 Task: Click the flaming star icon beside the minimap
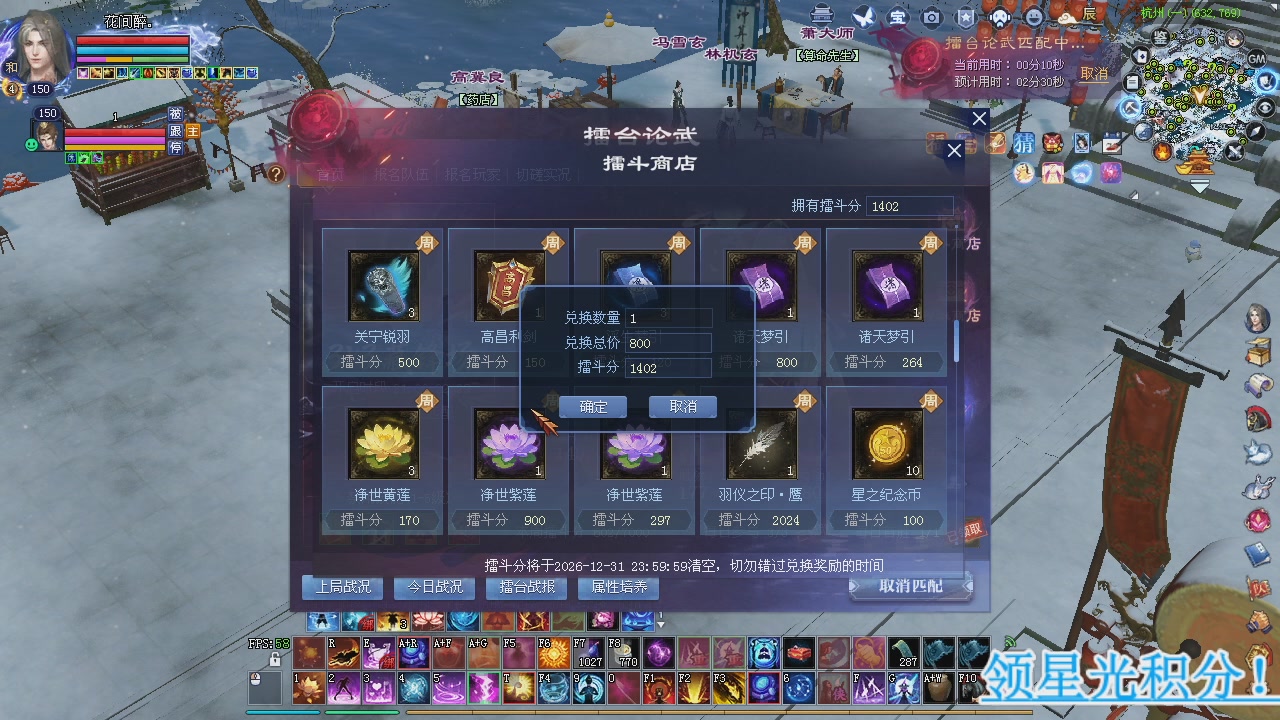click(1160, 153)
